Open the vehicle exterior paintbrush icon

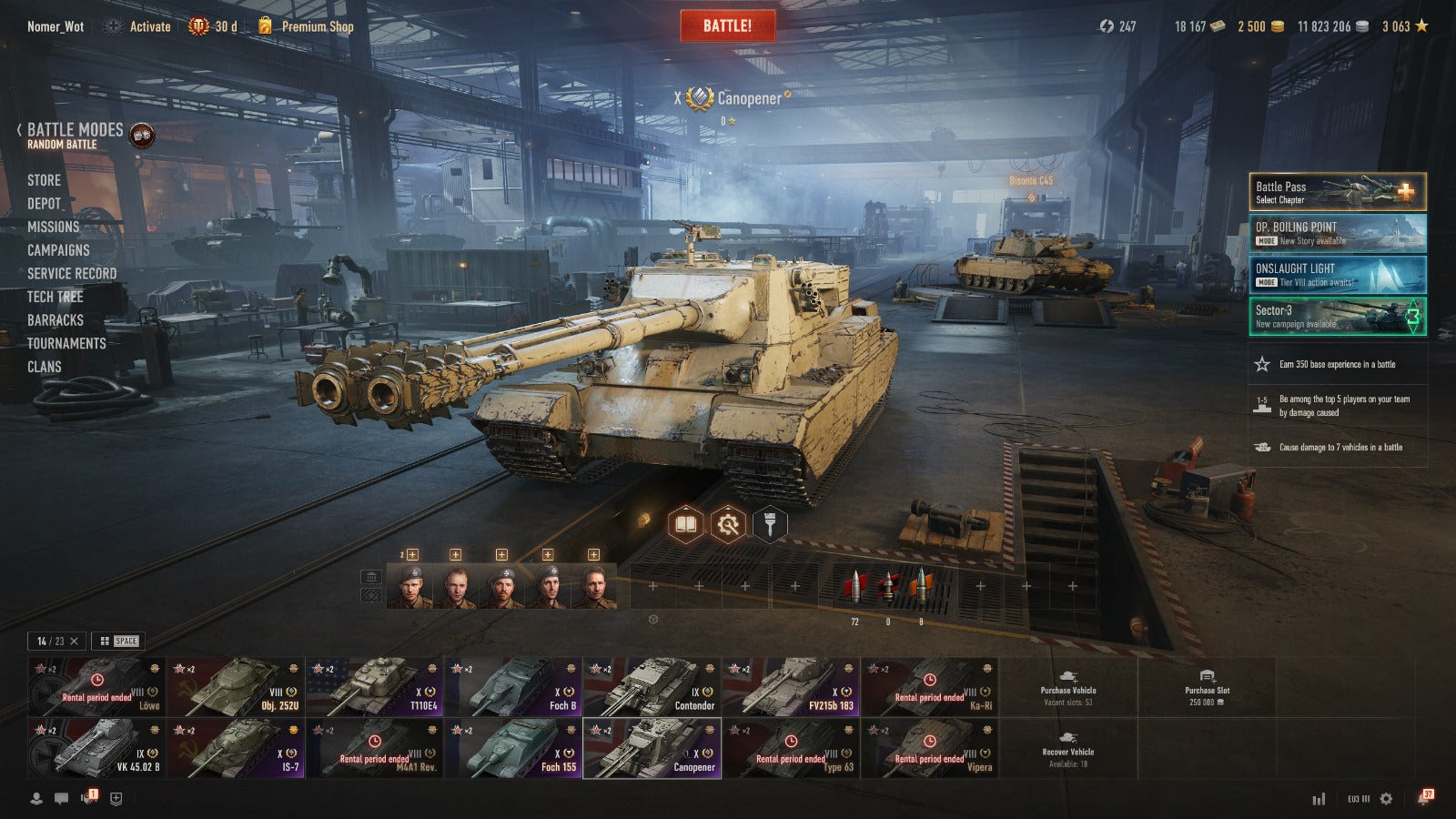[770, 525]
